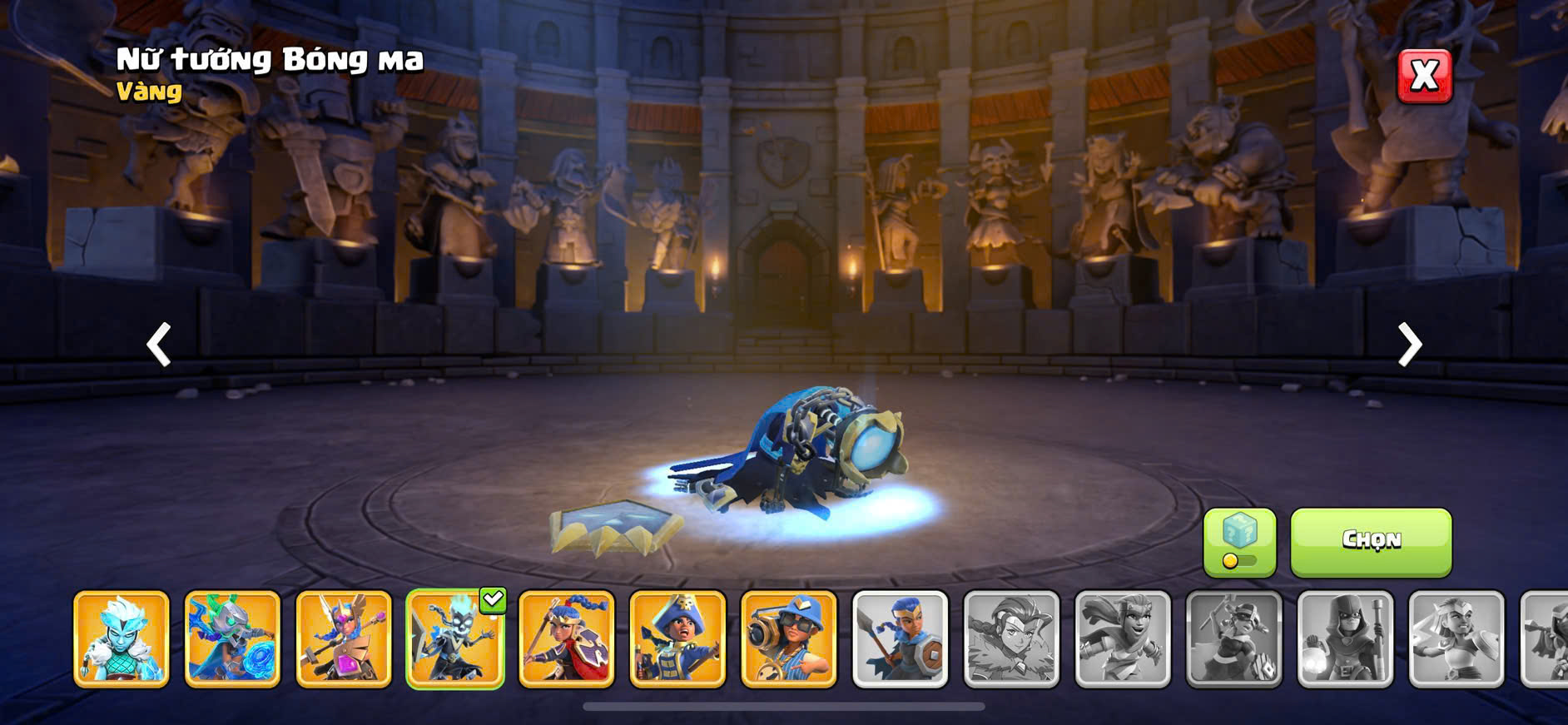Choose the armored helmet skin with blue vortex shield

pos(232,639)
